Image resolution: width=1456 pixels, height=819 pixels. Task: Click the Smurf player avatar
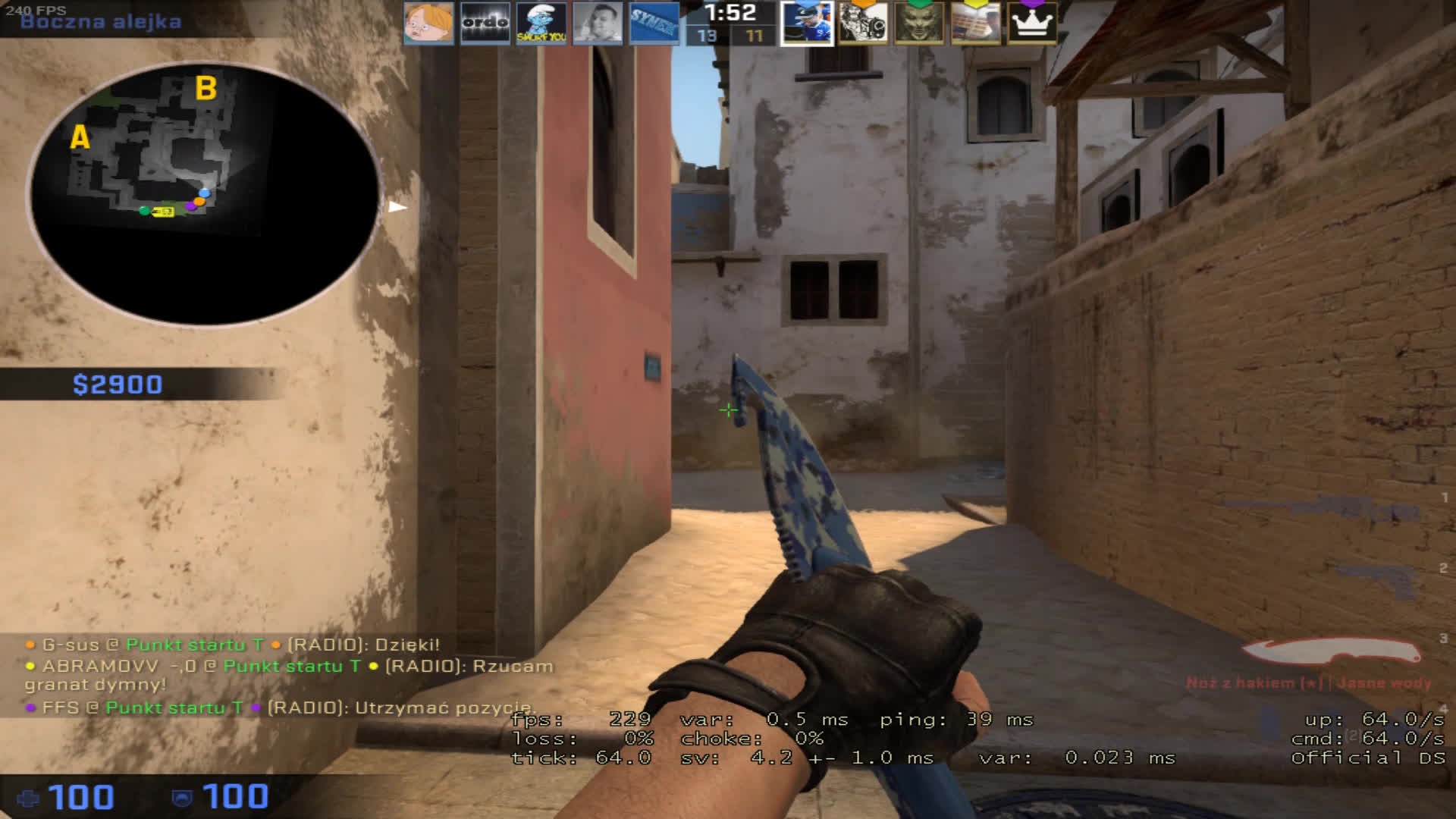pyautogui.click(x=541, y=23)
